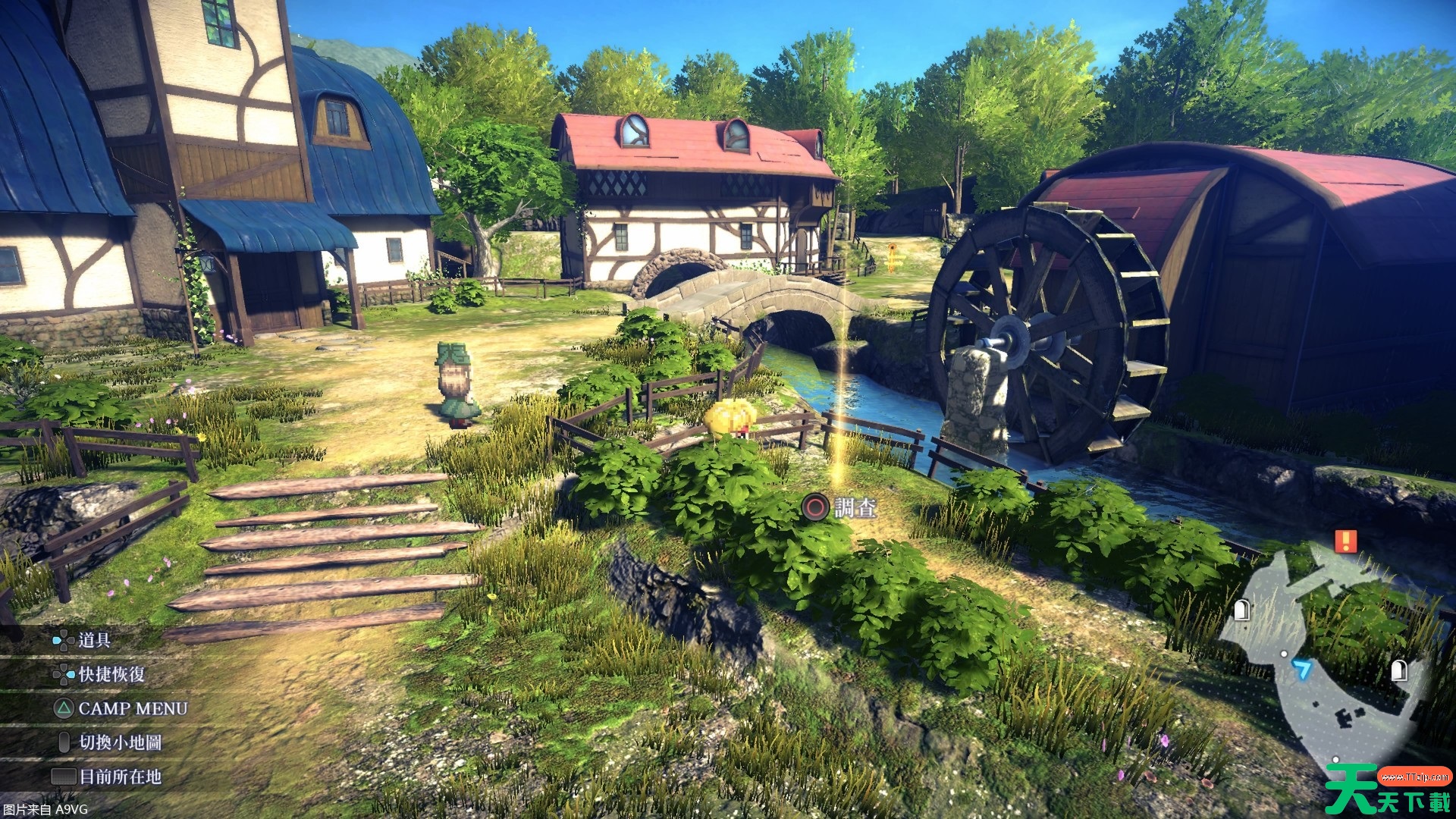Choose the 調查 investigate prompt
This screenshot has height=819, width=1456.
(x=841, y=507)
